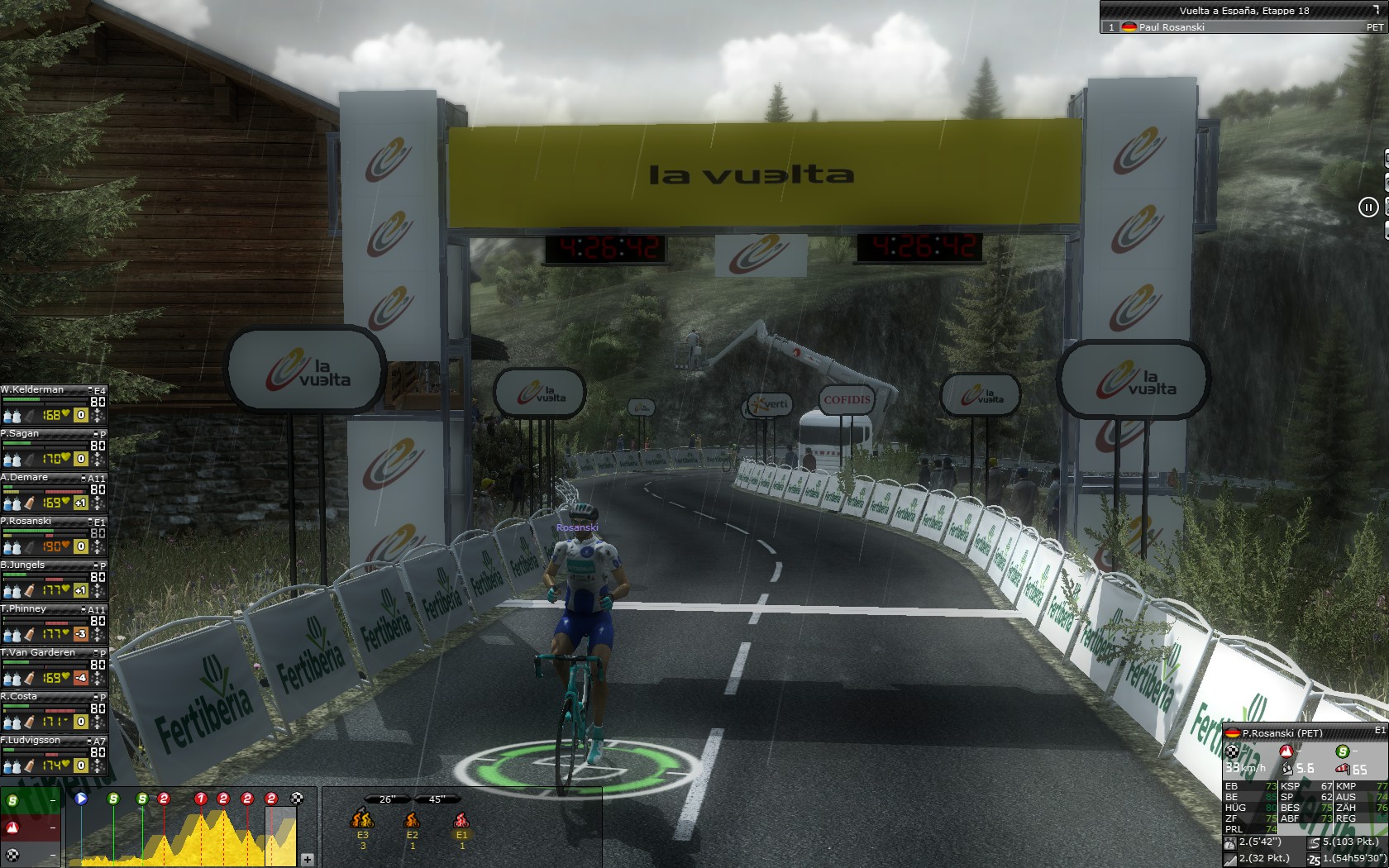
Task: Open the mountain classification in left panel
Action: [x=13, y=827]
